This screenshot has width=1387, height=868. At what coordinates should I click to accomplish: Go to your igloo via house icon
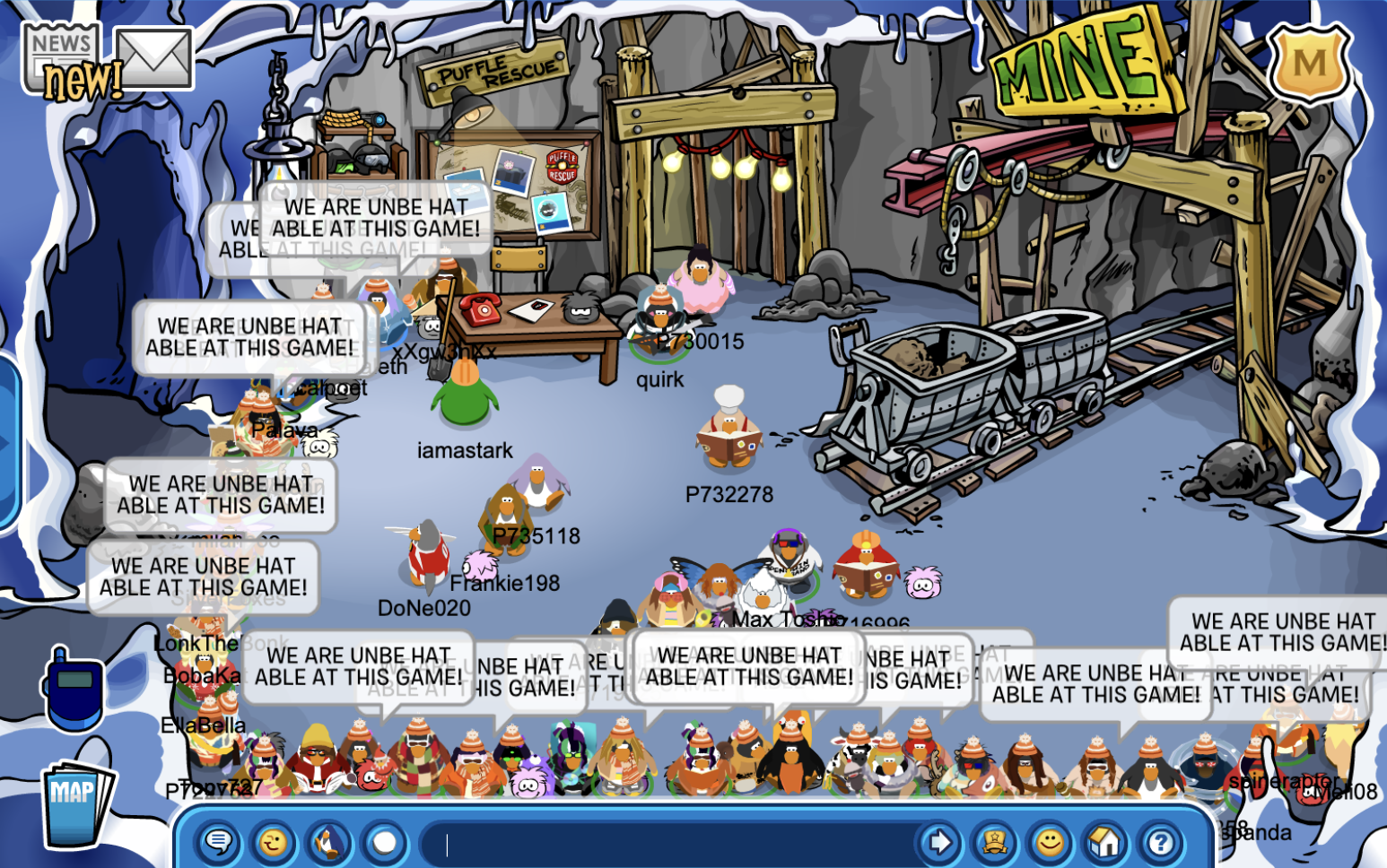pyautogui.click(x=1105, y=843)
